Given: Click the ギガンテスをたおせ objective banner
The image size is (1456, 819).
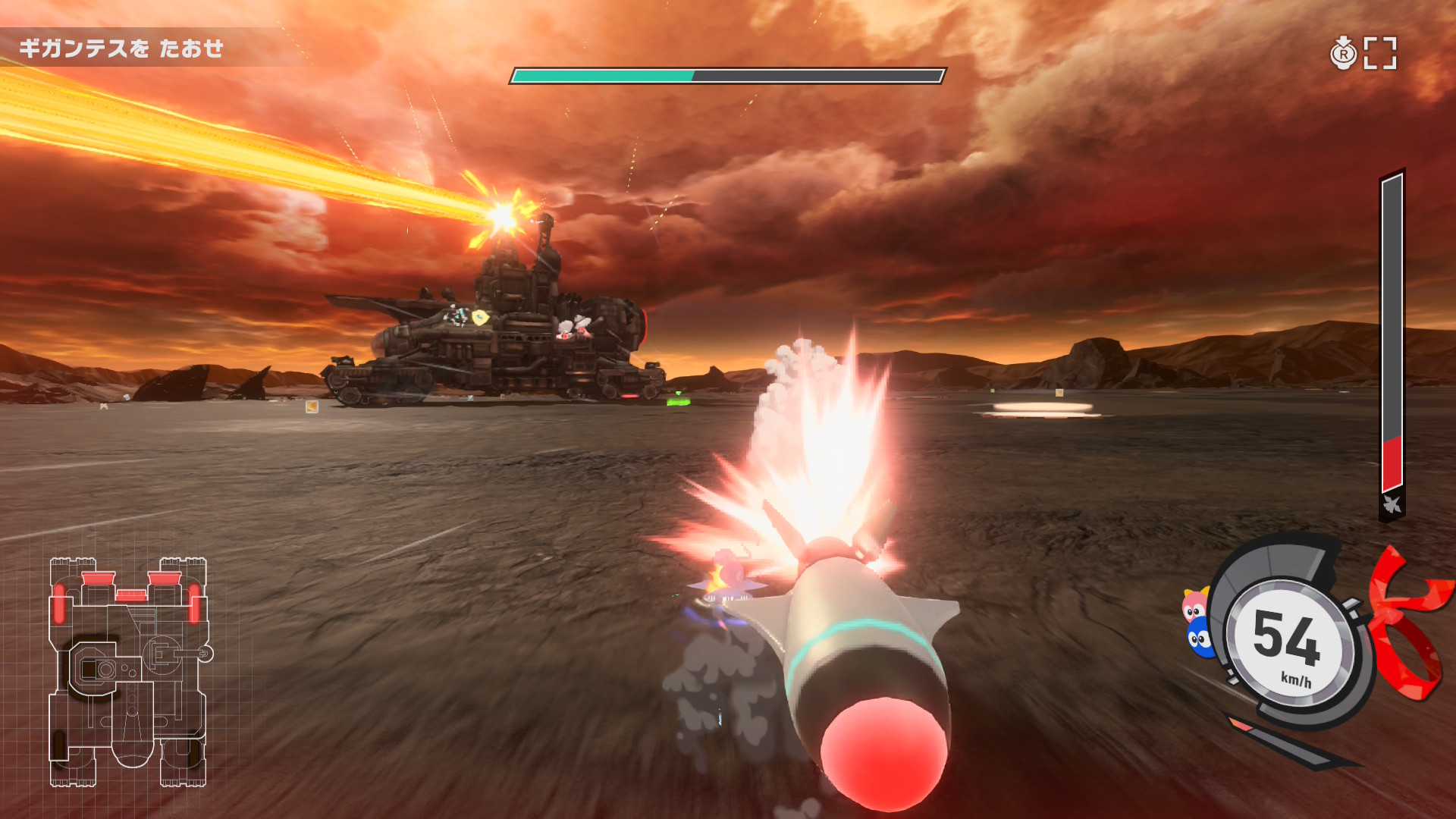Looking at the screenshot, I should pyautogui.click(x=121, y=49).
